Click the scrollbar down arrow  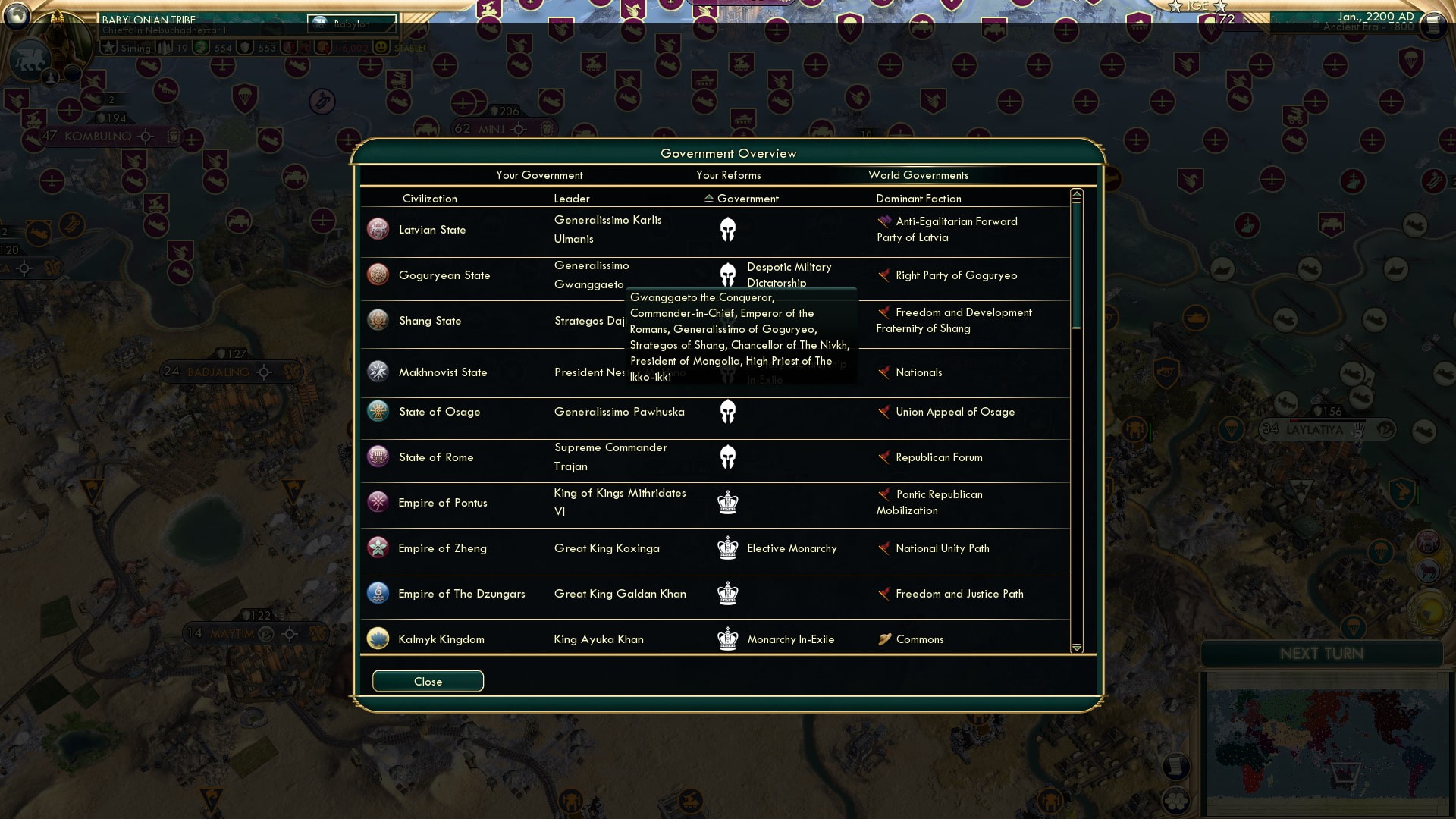tap(1076, 648)
